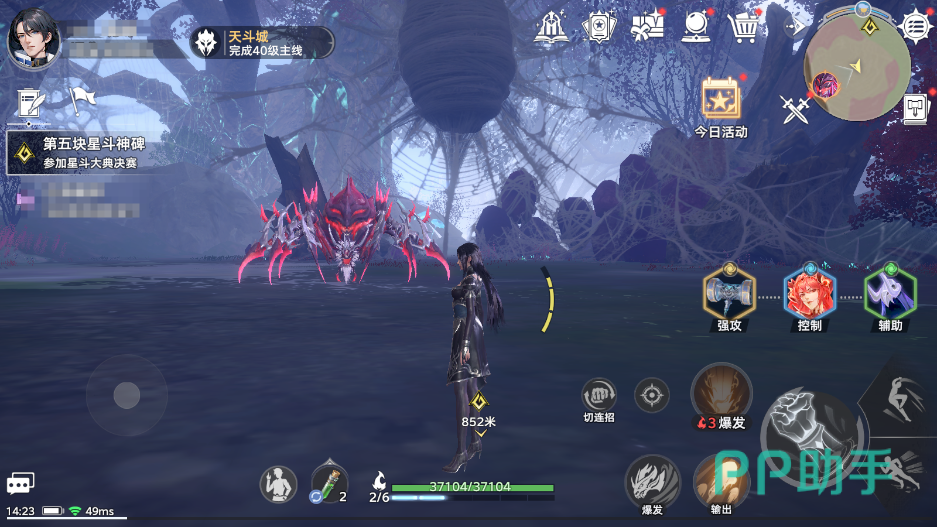Tap the 切连招 combo switch button
Viewport: 937px width, 527px height.
[599, 396]
